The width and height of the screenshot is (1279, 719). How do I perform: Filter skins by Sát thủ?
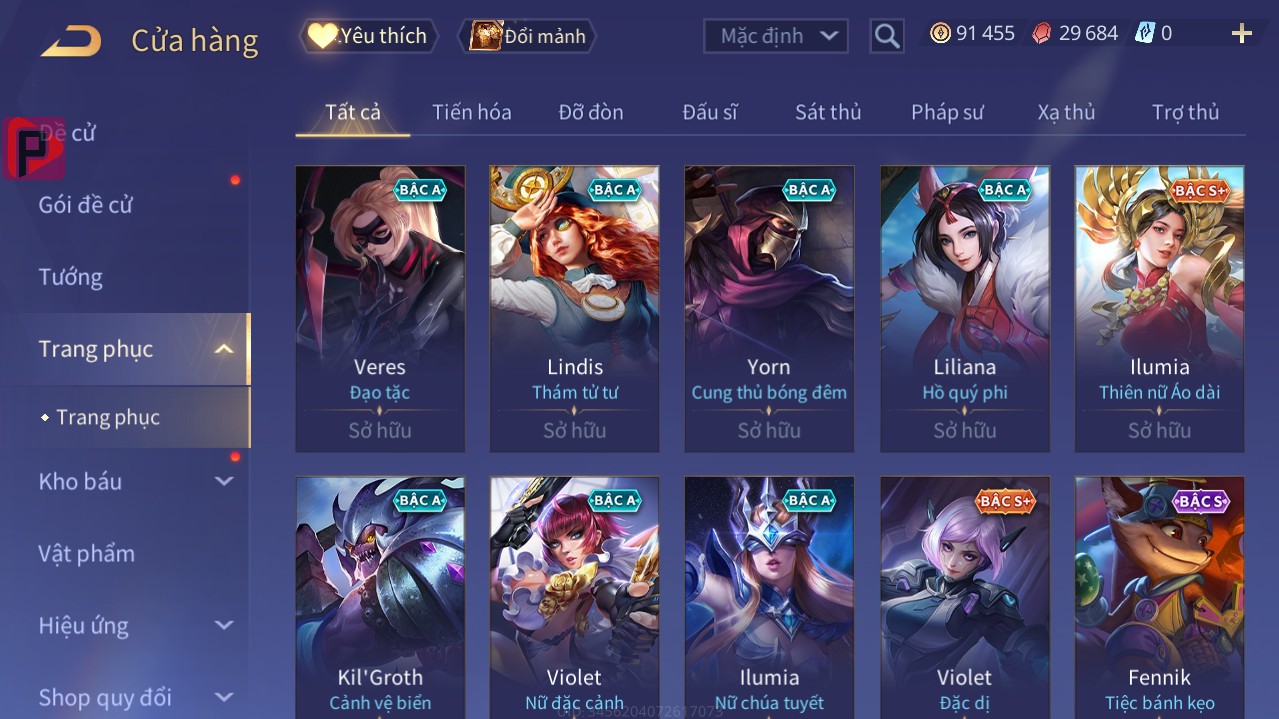[x=827, y=112]
